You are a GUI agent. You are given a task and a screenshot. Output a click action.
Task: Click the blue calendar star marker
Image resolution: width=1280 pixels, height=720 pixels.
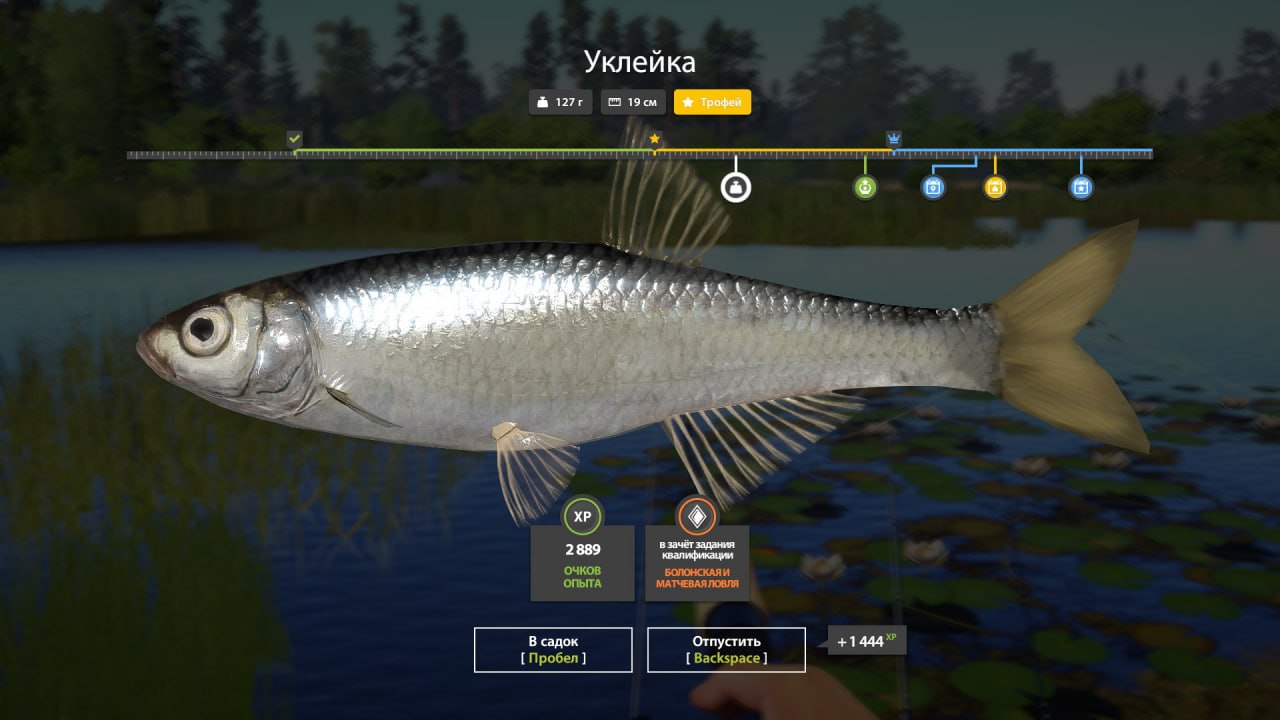1081,187
